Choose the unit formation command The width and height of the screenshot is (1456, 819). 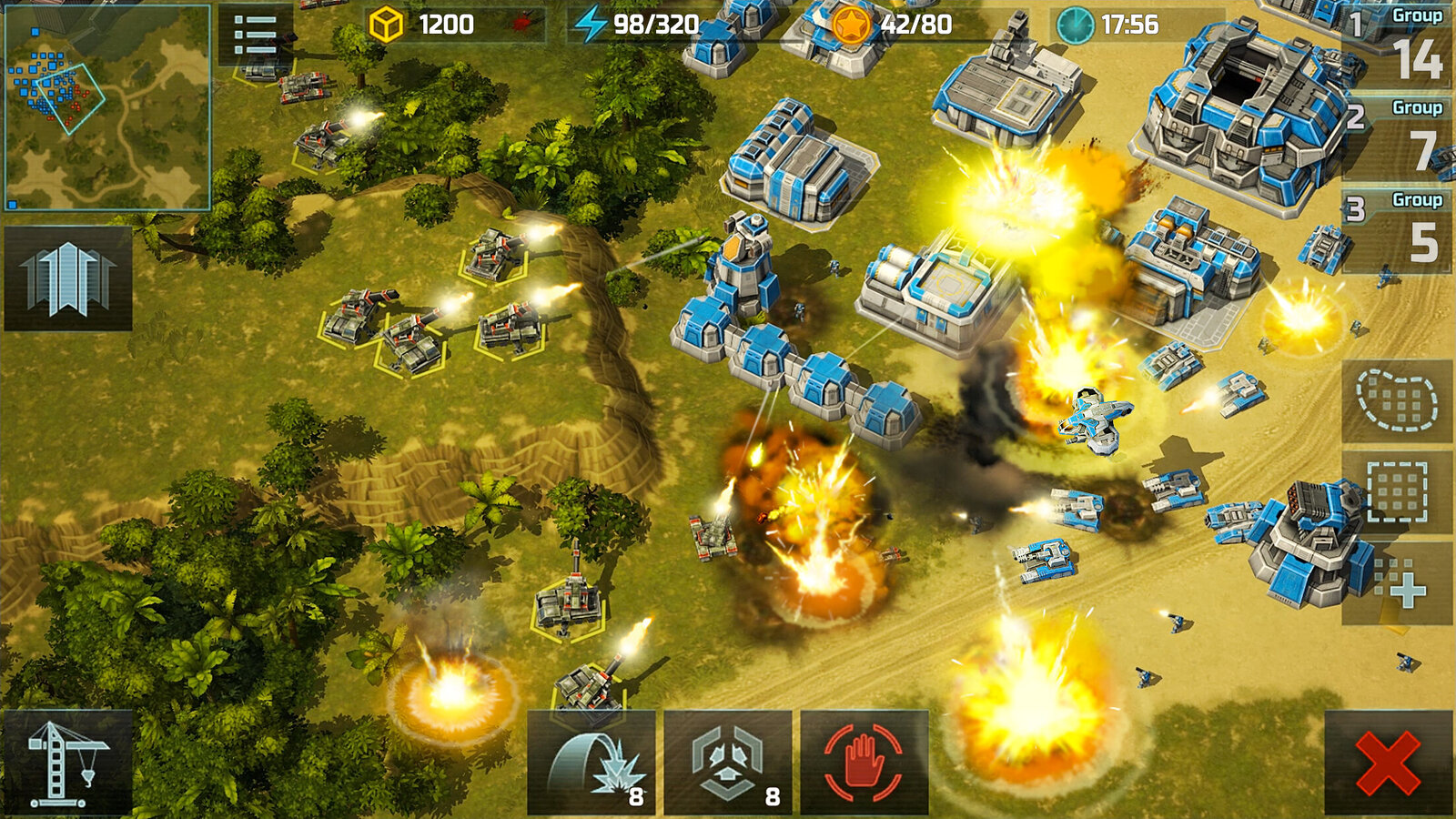[x=728, y=763]
